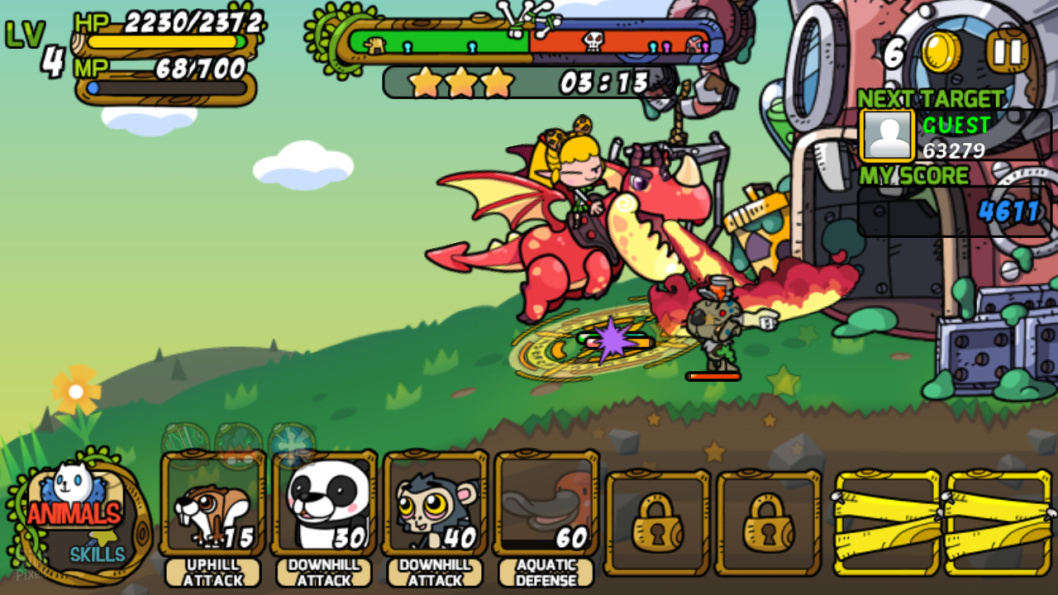Summon the panda costing 30

click(324, 505)
